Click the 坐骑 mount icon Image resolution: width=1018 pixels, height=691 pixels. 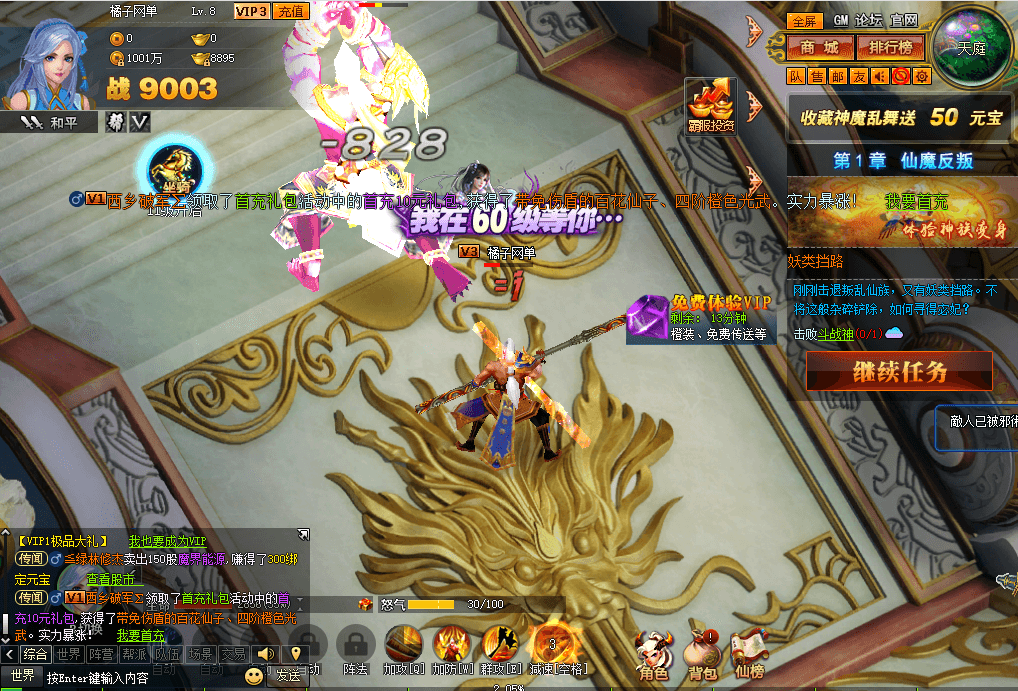176,165
